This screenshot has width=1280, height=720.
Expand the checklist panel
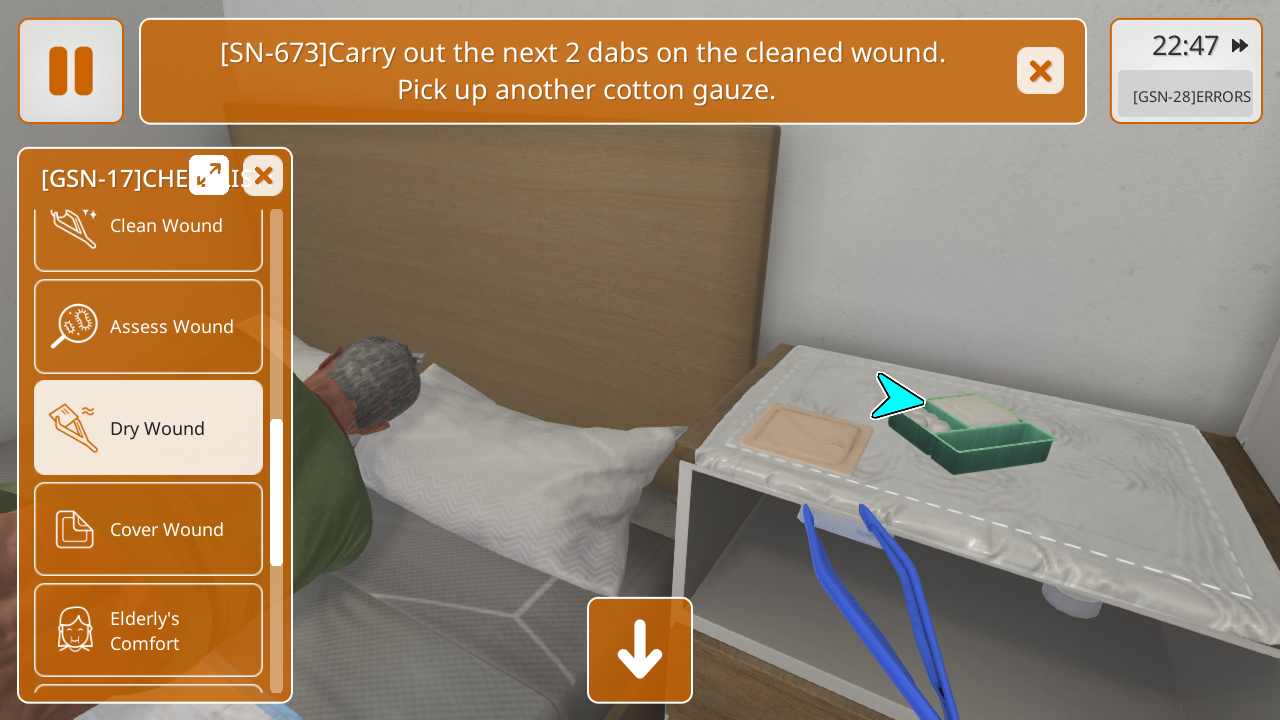point(209,175)
